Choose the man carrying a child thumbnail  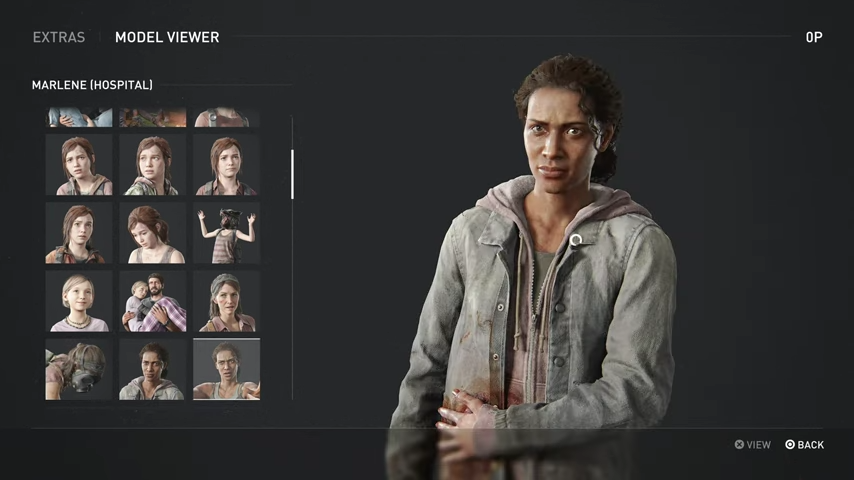tap(152, 301)
